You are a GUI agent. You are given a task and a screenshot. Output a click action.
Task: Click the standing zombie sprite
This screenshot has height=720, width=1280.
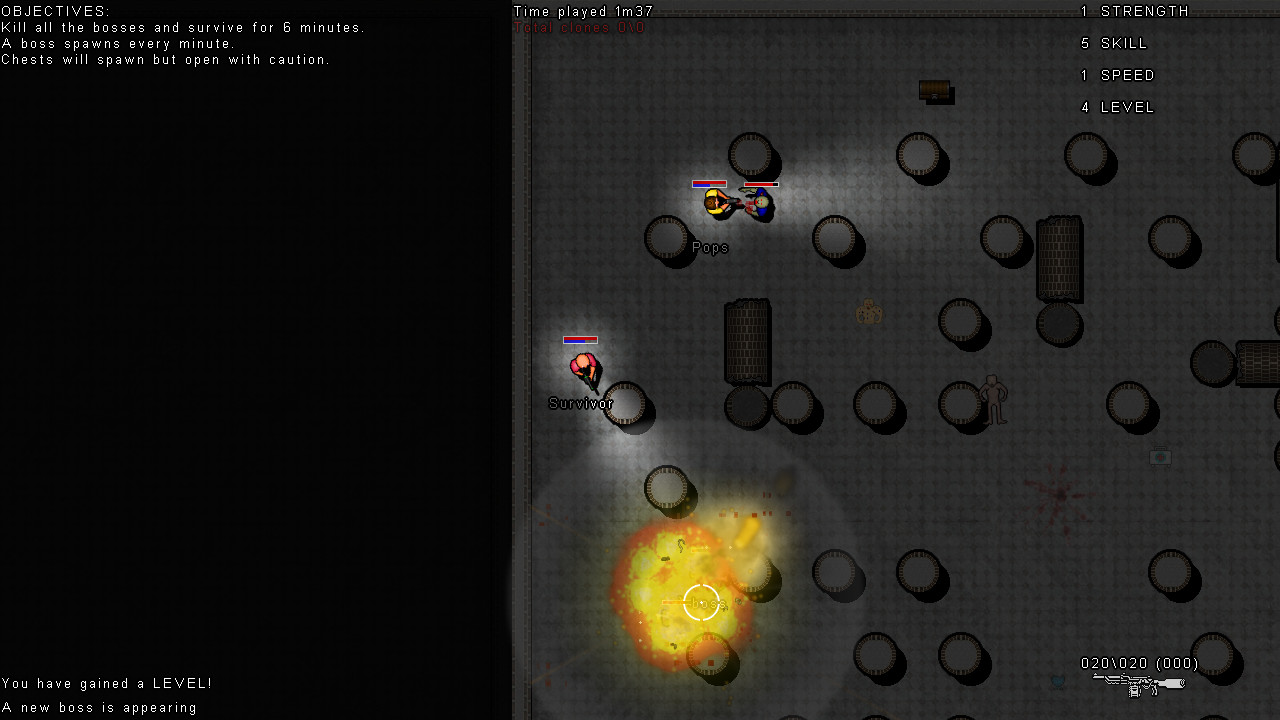coord(995,400)
